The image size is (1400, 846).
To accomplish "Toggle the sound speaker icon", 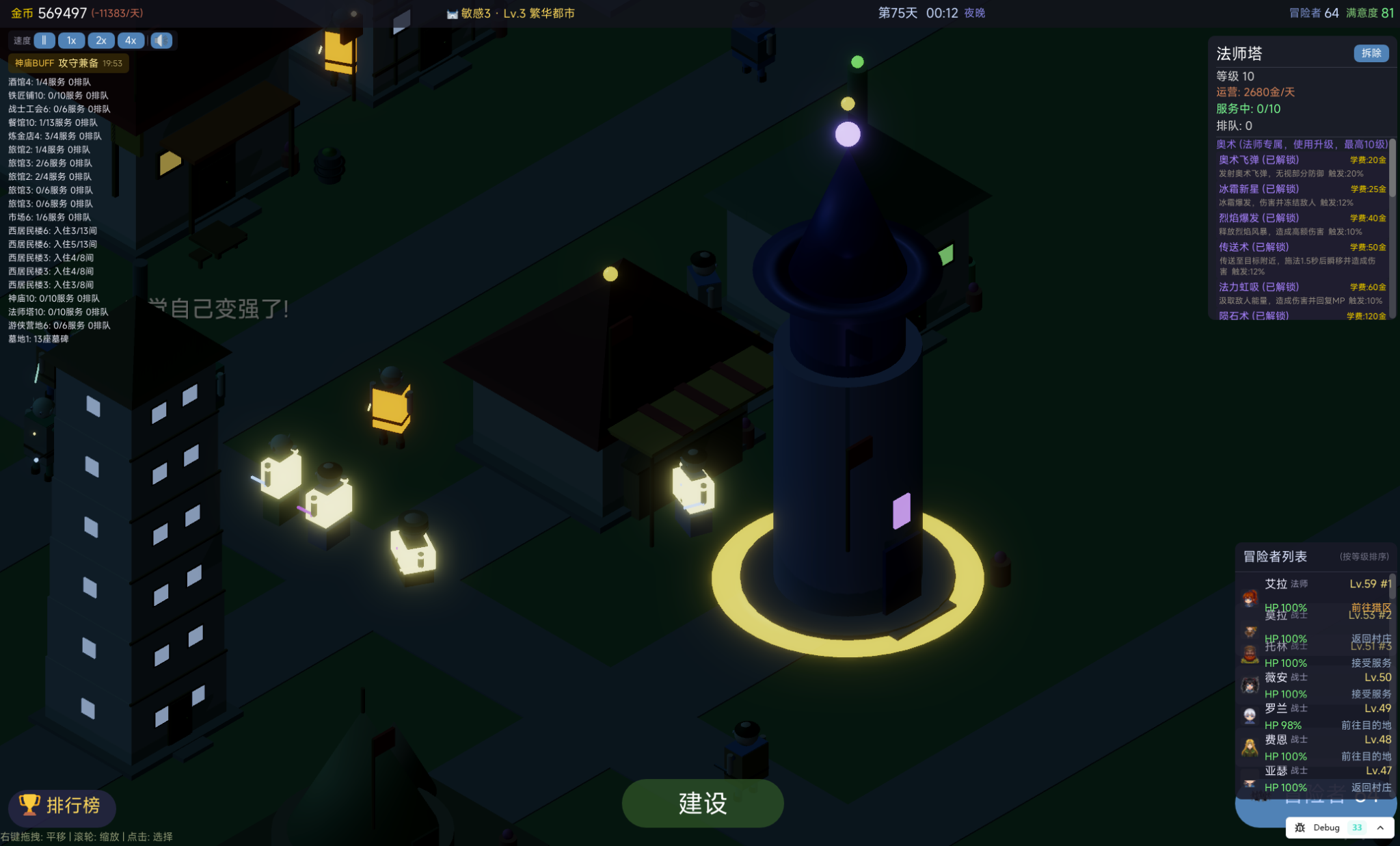I will coord(161,40).
